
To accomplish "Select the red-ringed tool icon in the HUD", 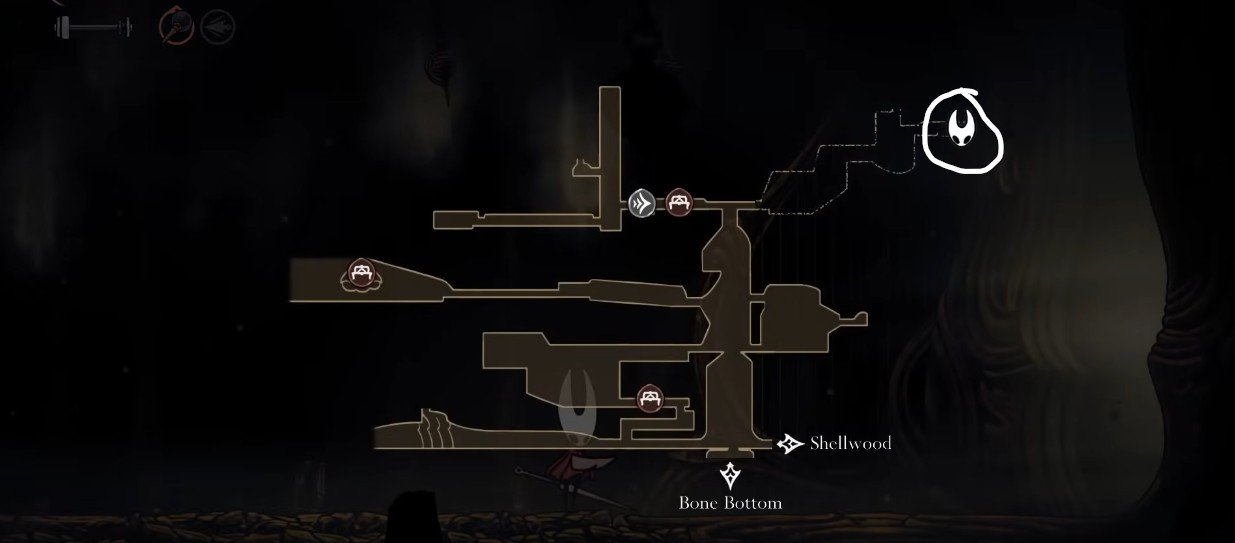I will [175, 25].
